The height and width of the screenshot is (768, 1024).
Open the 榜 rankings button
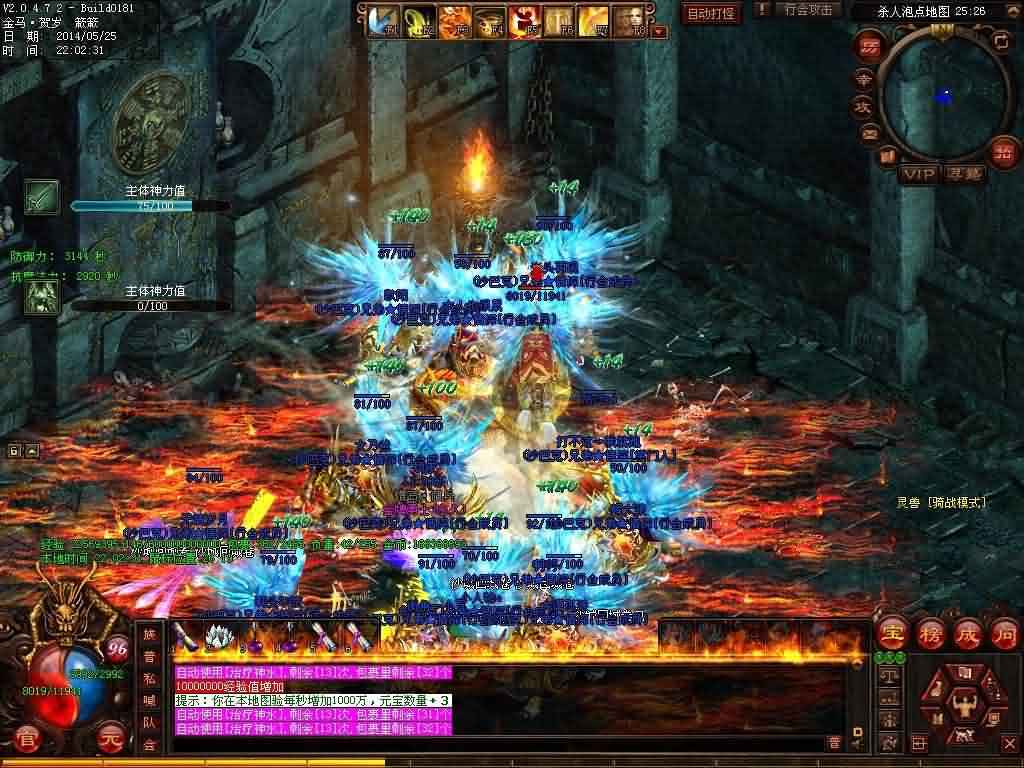pyautogui.click(x=931, y=634)
